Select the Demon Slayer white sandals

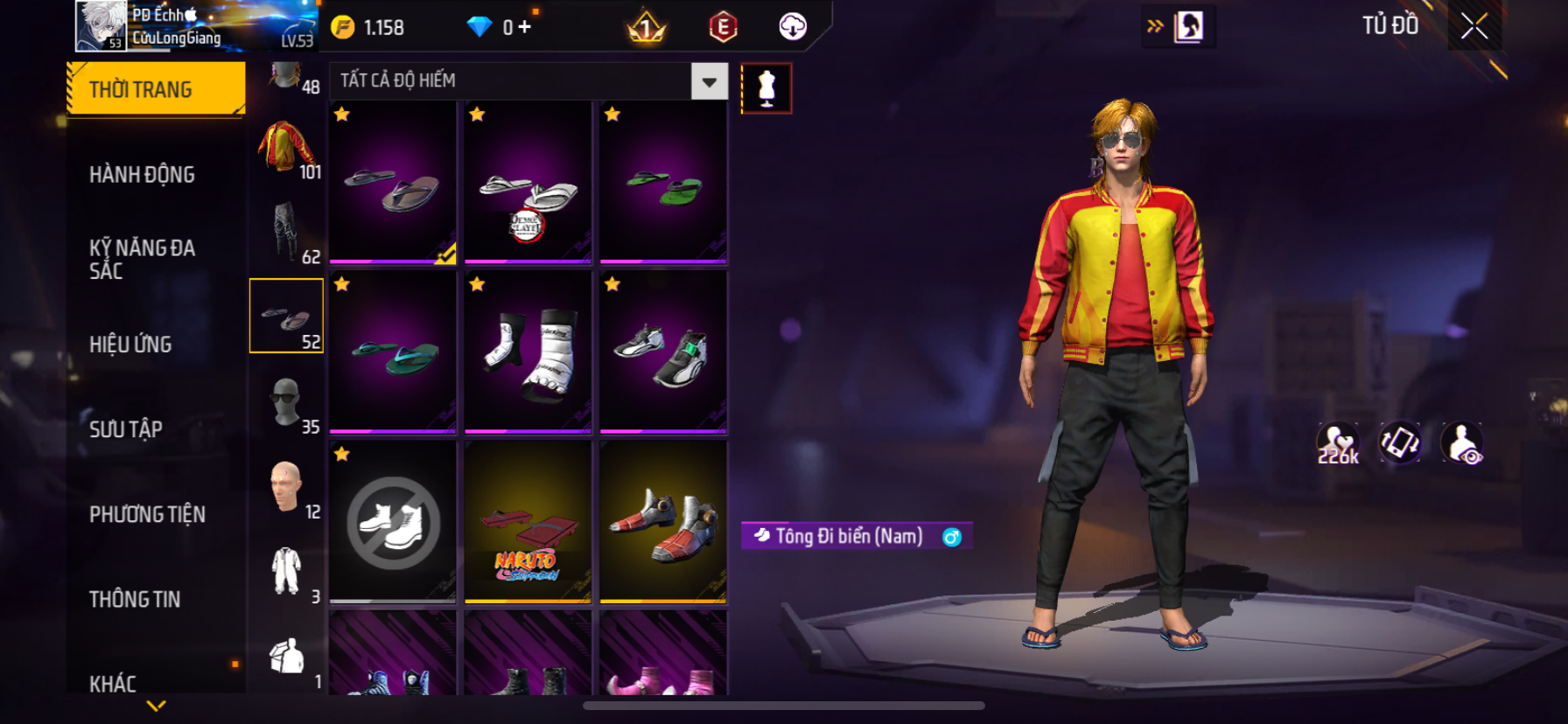point(528,183)
